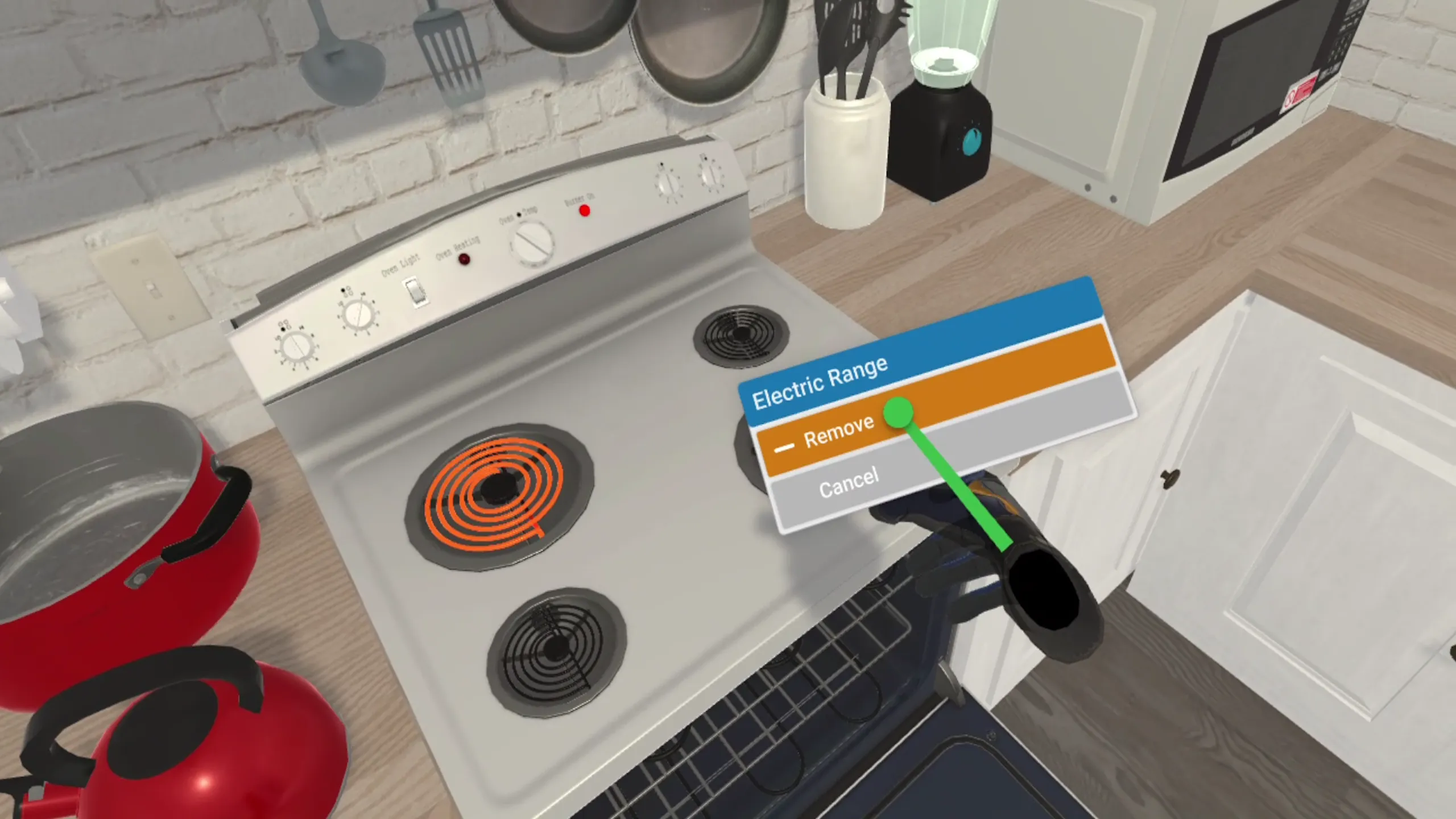
Task: Select Cancel in the Electric Range menu
Action: [849, 484]
